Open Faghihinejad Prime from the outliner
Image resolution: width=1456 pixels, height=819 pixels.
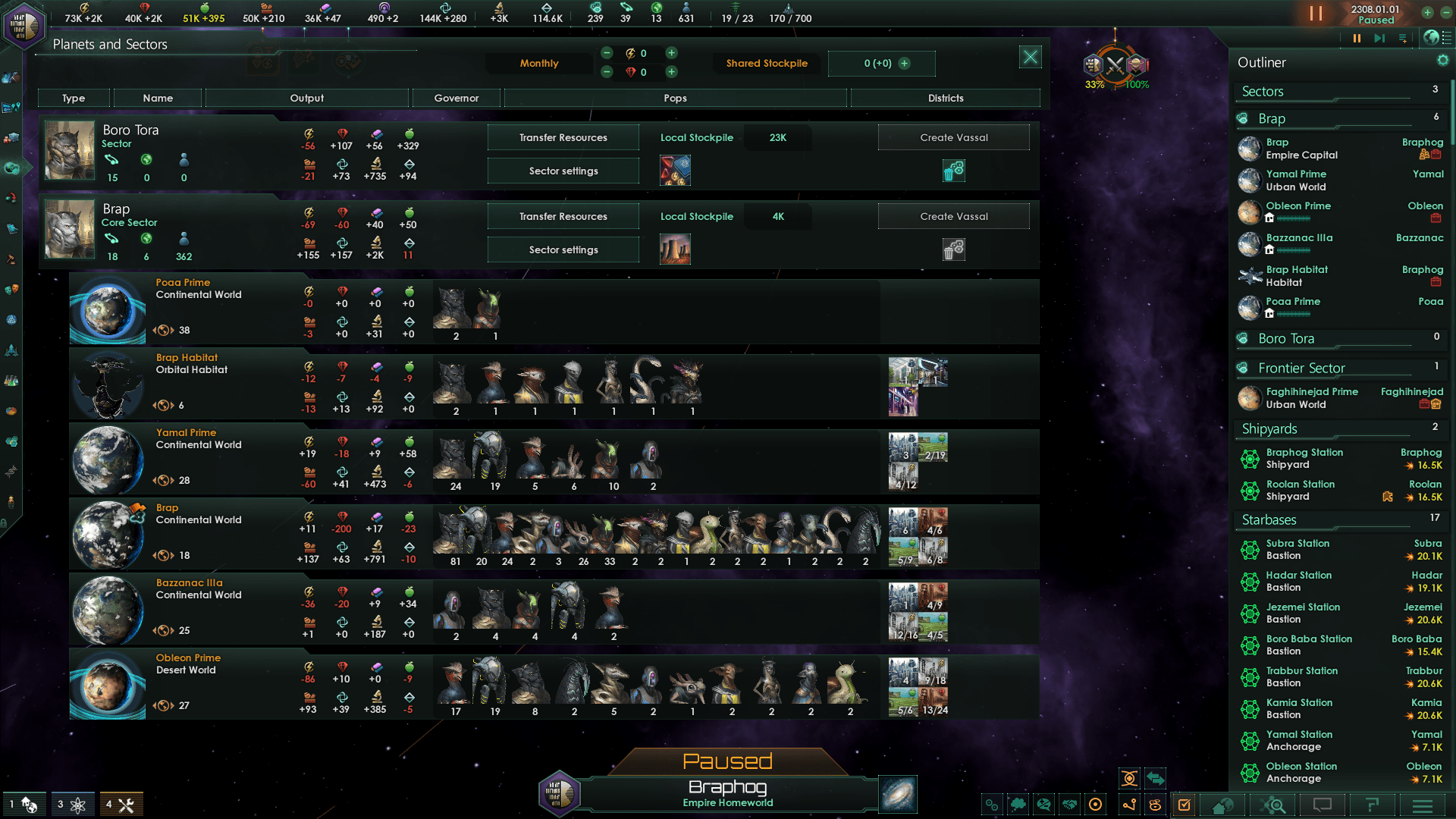click(x=1311, y=397)
